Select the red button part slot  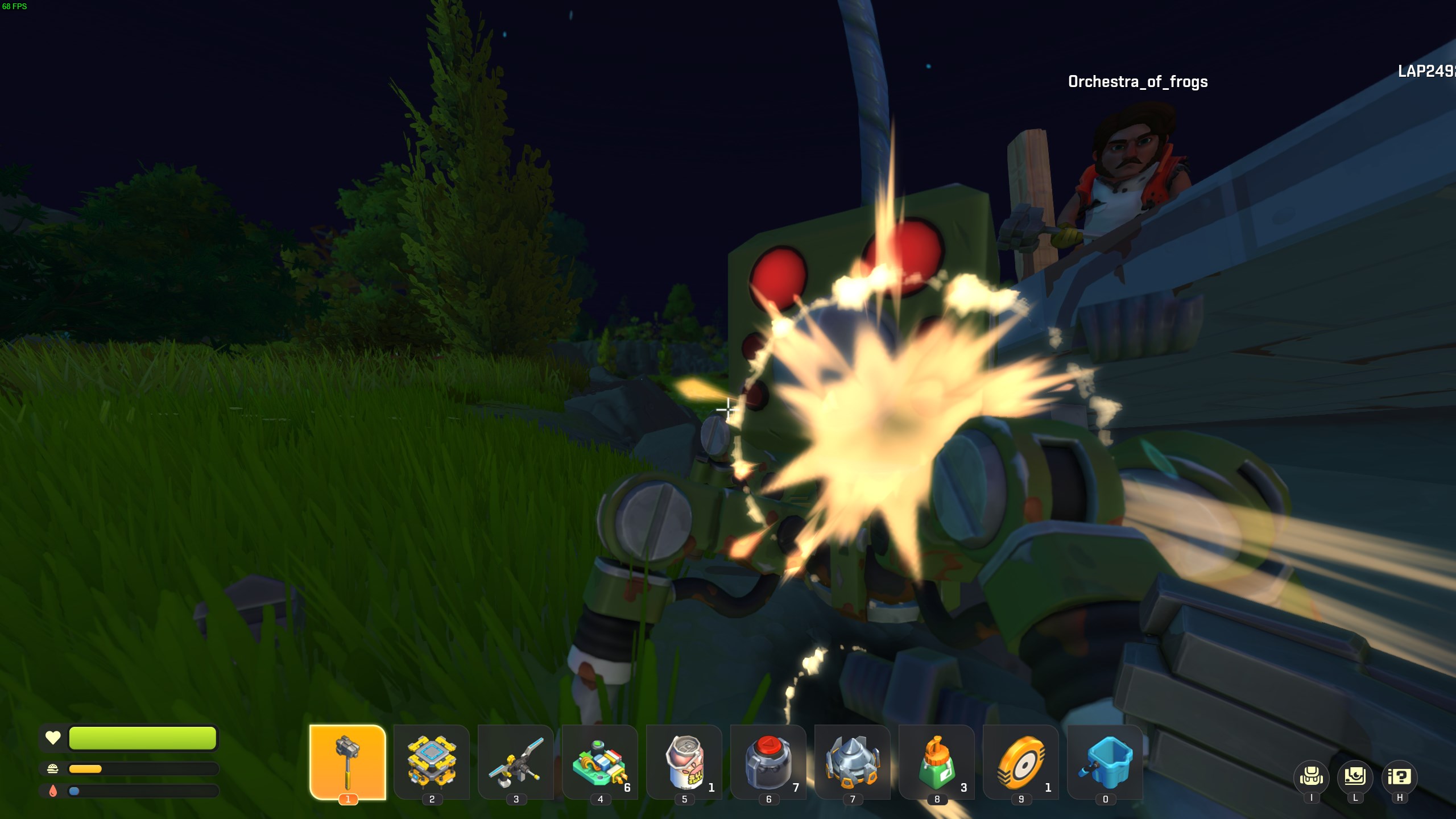768,762
